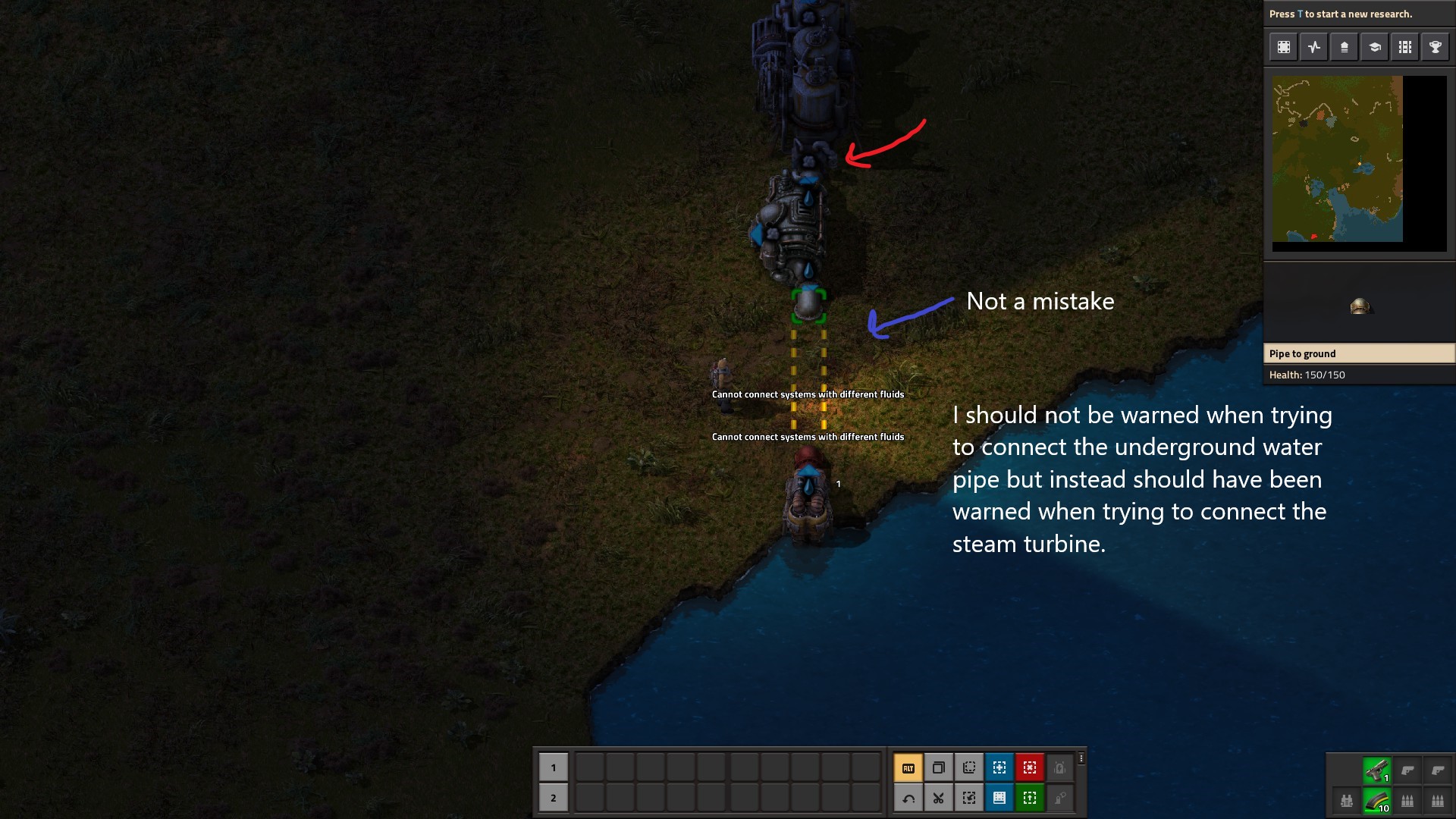Image resolution: width=1456 pixels, height=819 pixels.
Task: Toggle personal logistics requests
Action: [x=1059, y=798]
